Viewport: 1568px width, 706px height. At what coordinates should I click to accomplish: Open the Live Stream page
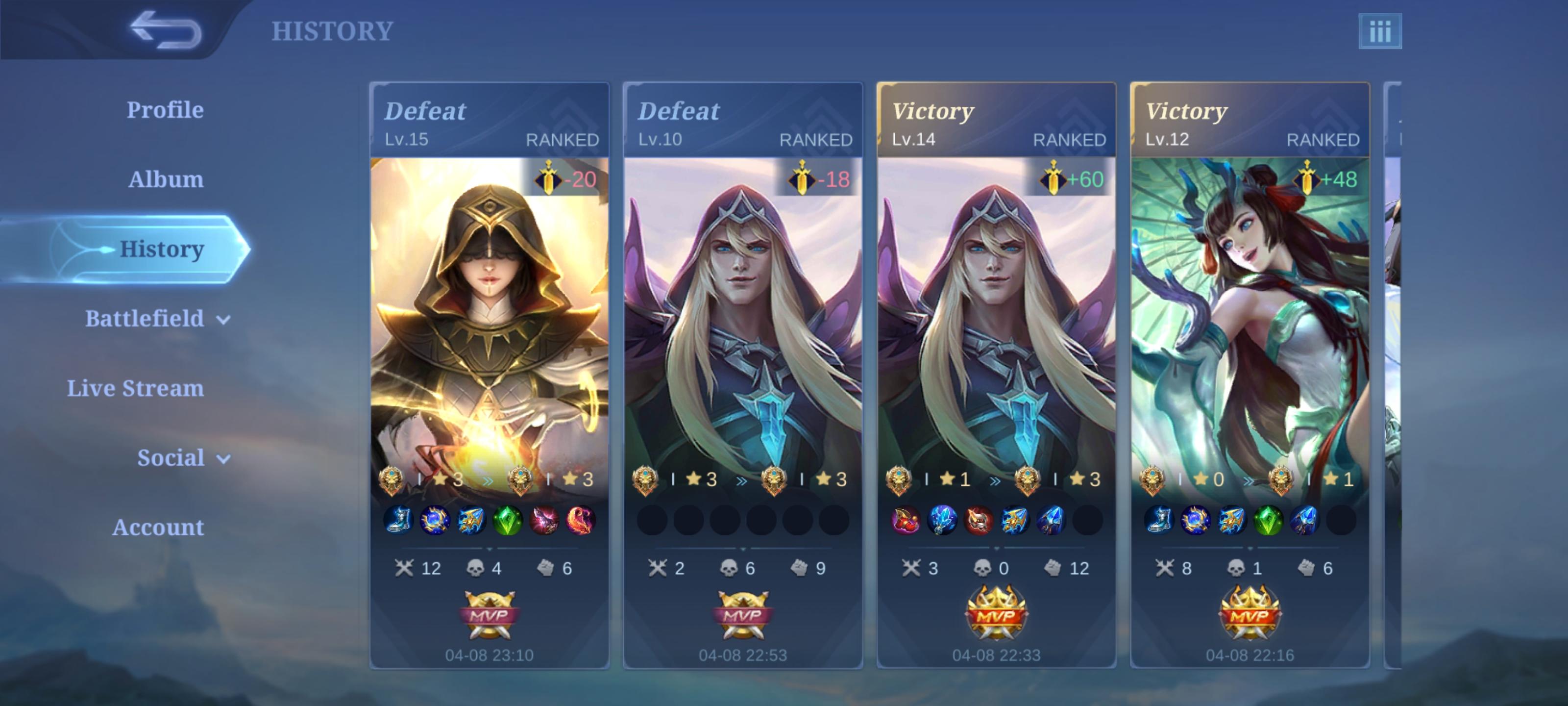(x=135, y=387)
